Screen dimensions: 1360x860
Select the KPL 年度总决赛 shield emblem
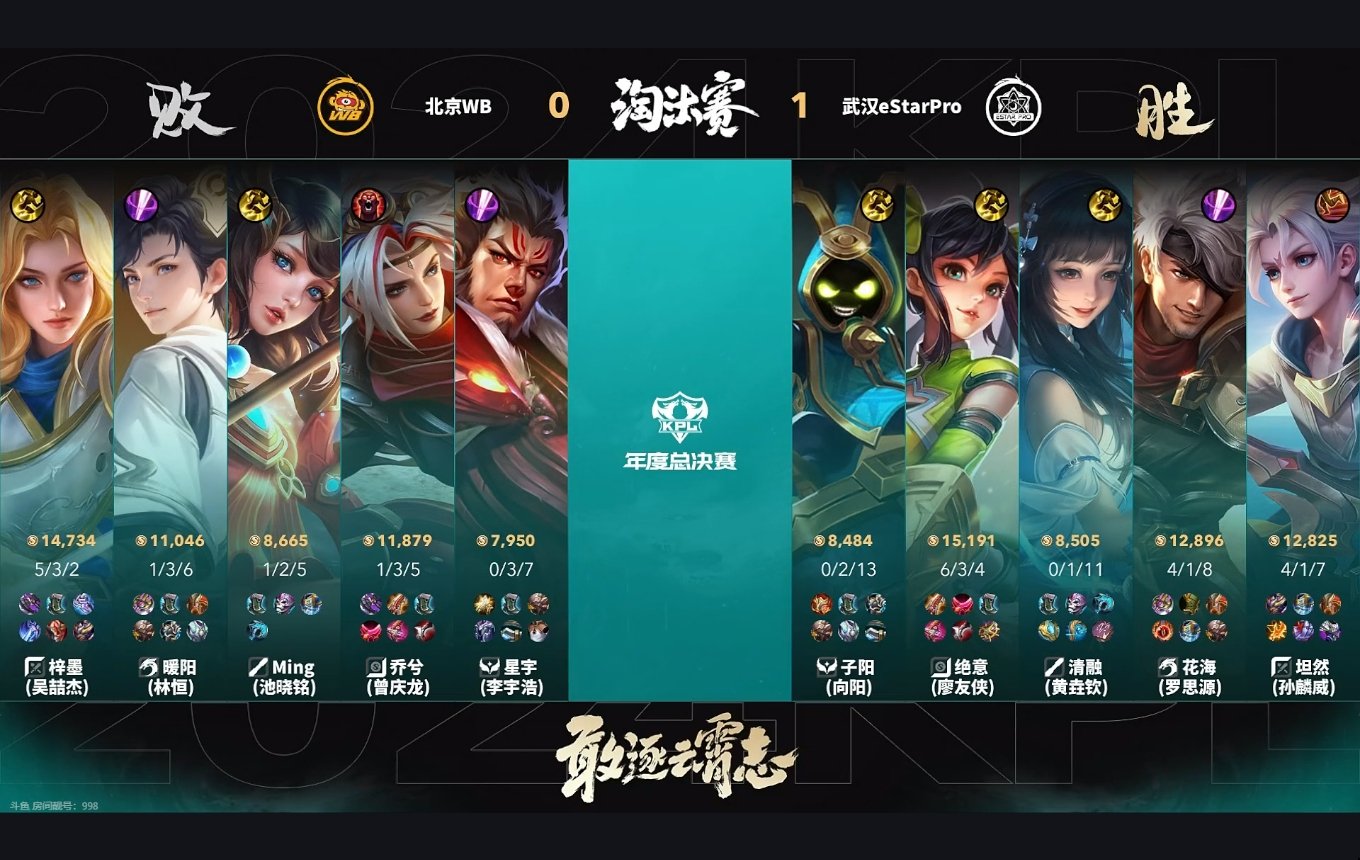[679, 415]
